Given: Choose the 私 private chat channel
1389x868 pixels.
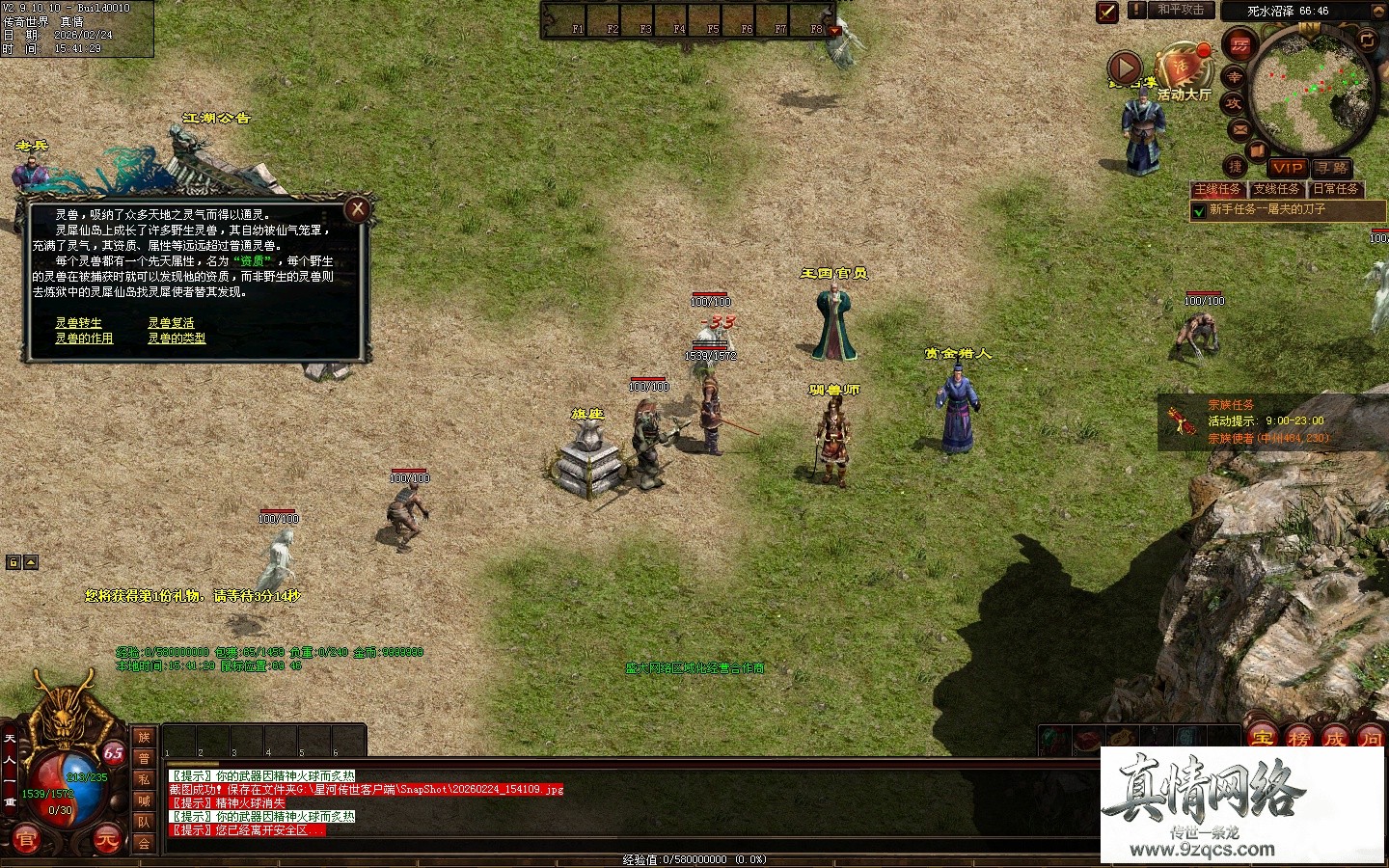Looking at the screenshot, I should (x=144, y=779).
